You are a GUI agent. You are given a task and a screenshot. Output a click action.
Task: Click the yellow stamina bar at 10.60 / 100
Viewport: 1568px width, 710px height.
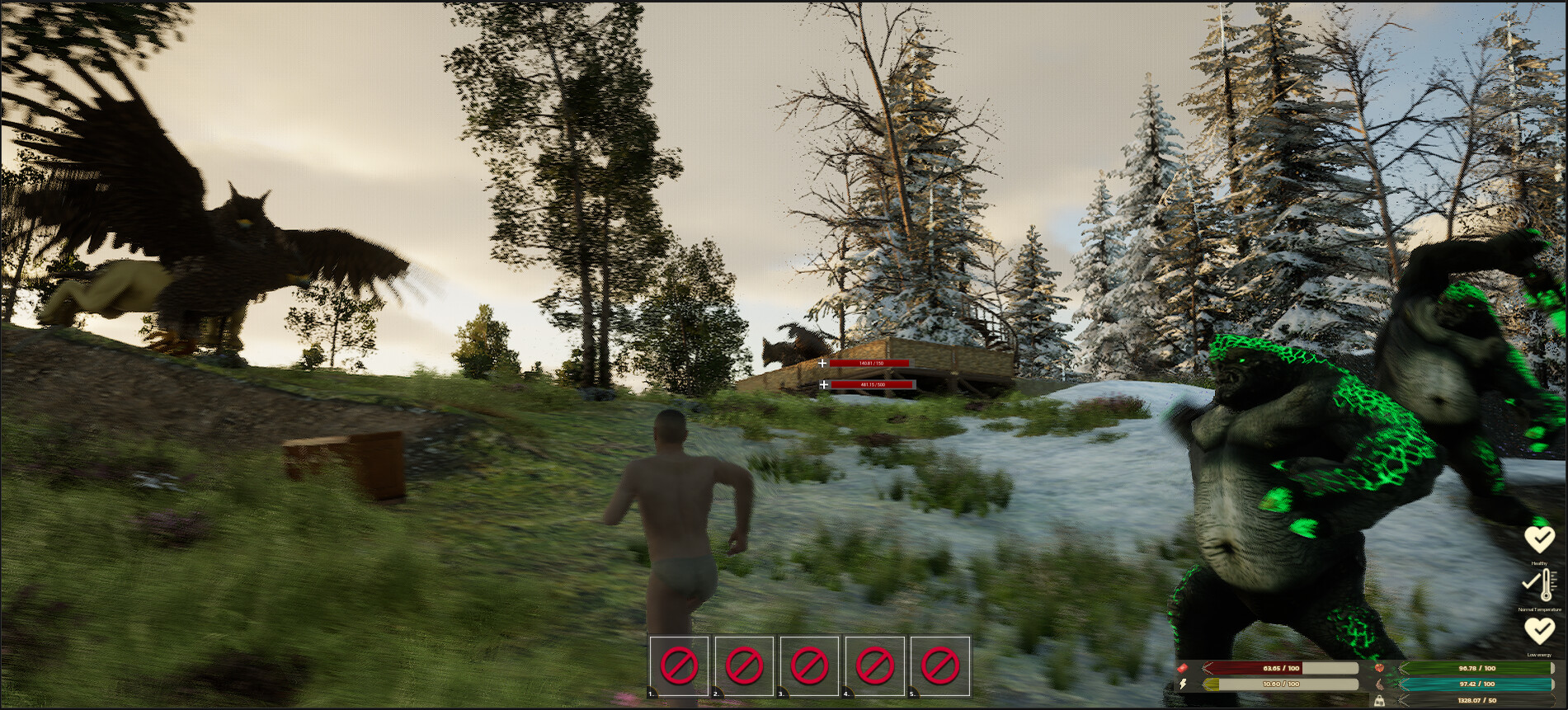1280,684
